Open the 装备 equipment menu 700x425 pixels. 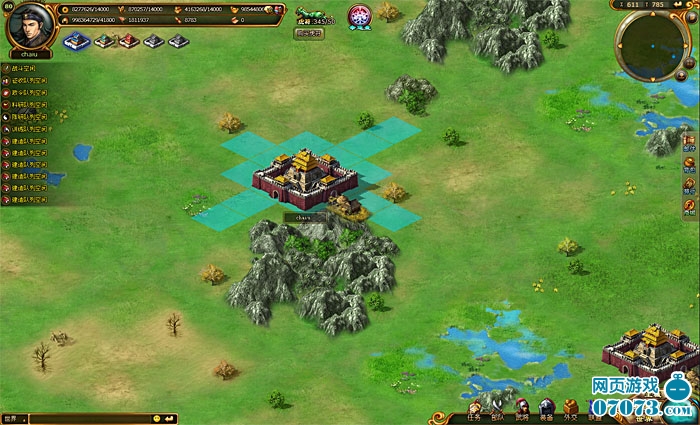tap(547, 412)
